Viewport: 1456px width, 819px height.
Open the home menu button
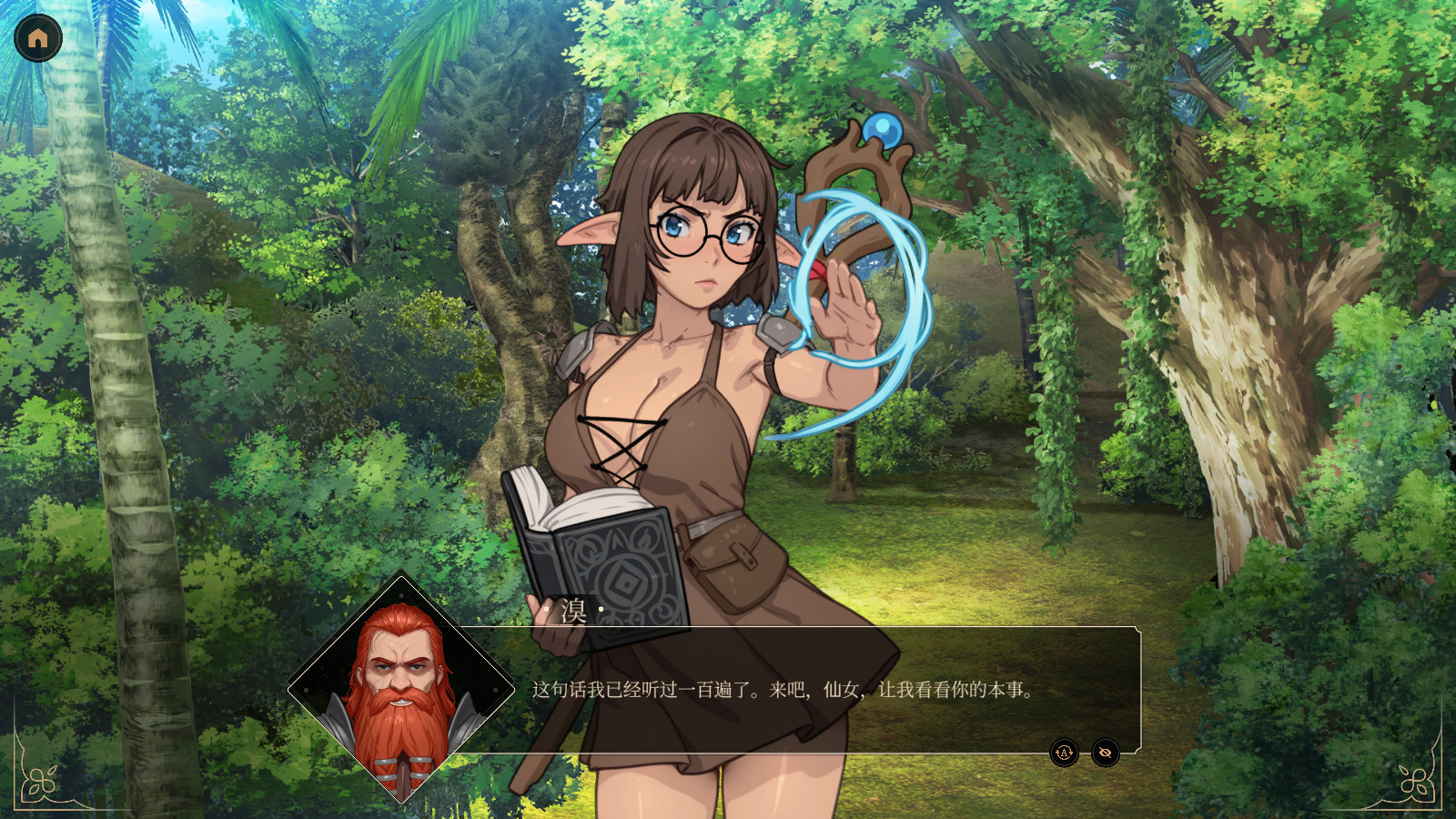(38, 38)
